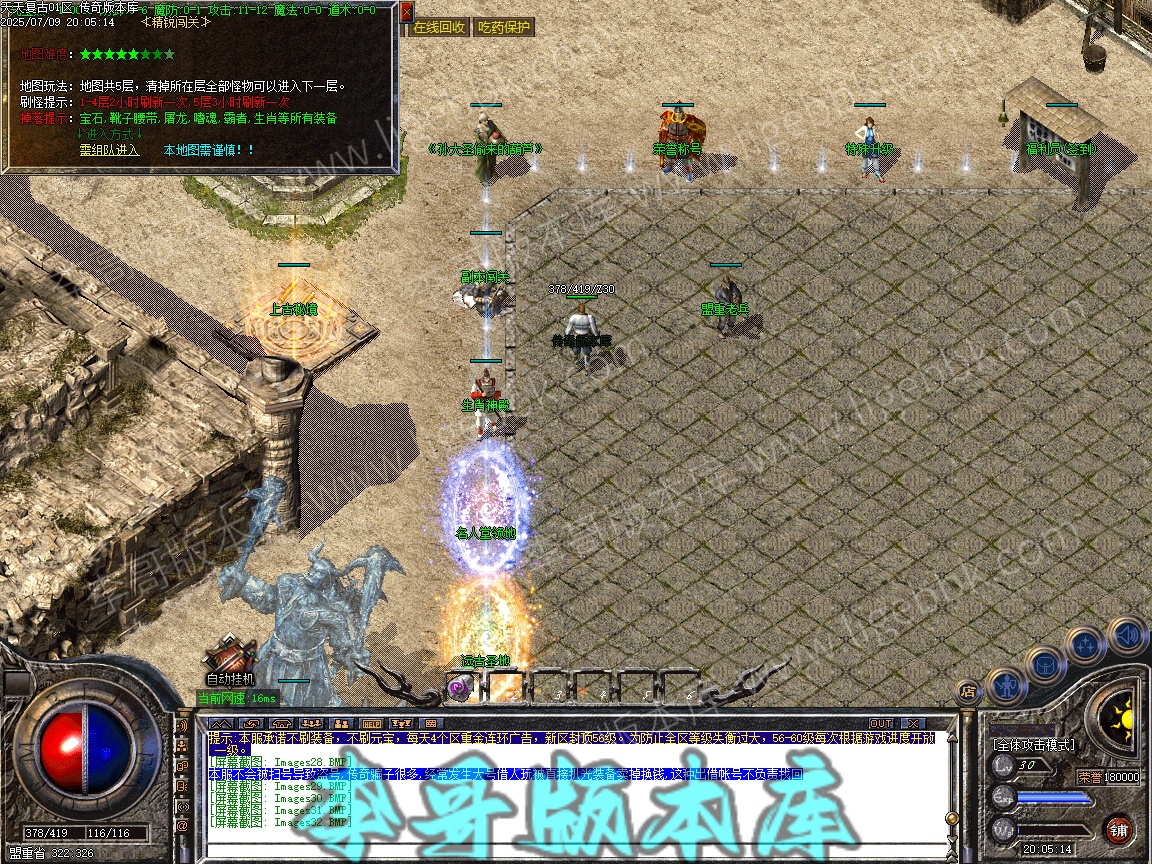1152x864 pixels.
Task: Change the 全体攻击模式 attack mode label
Action: click(1033, 745)
